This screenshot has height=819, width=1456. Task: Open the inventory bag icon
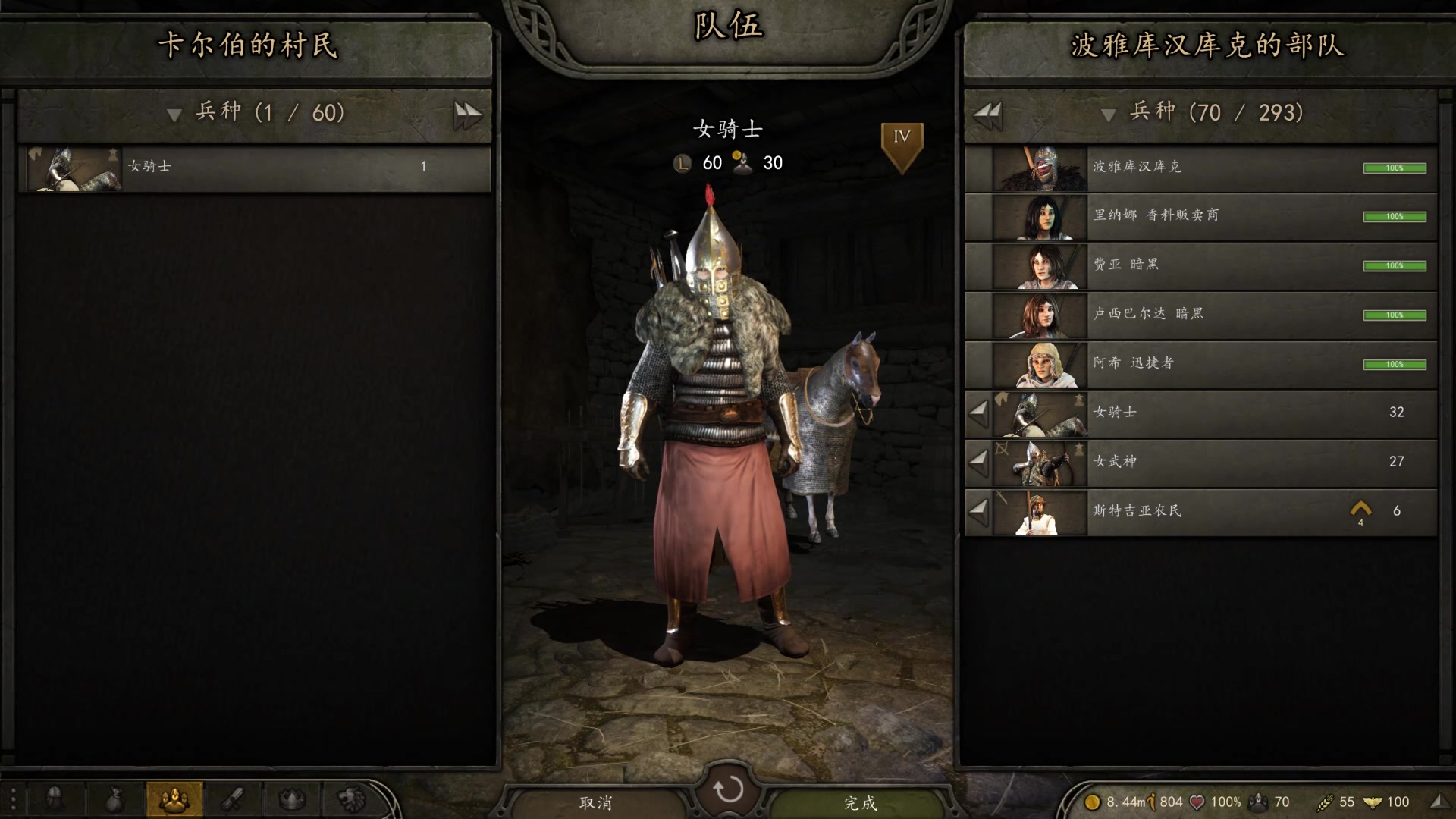click(115, 799)
